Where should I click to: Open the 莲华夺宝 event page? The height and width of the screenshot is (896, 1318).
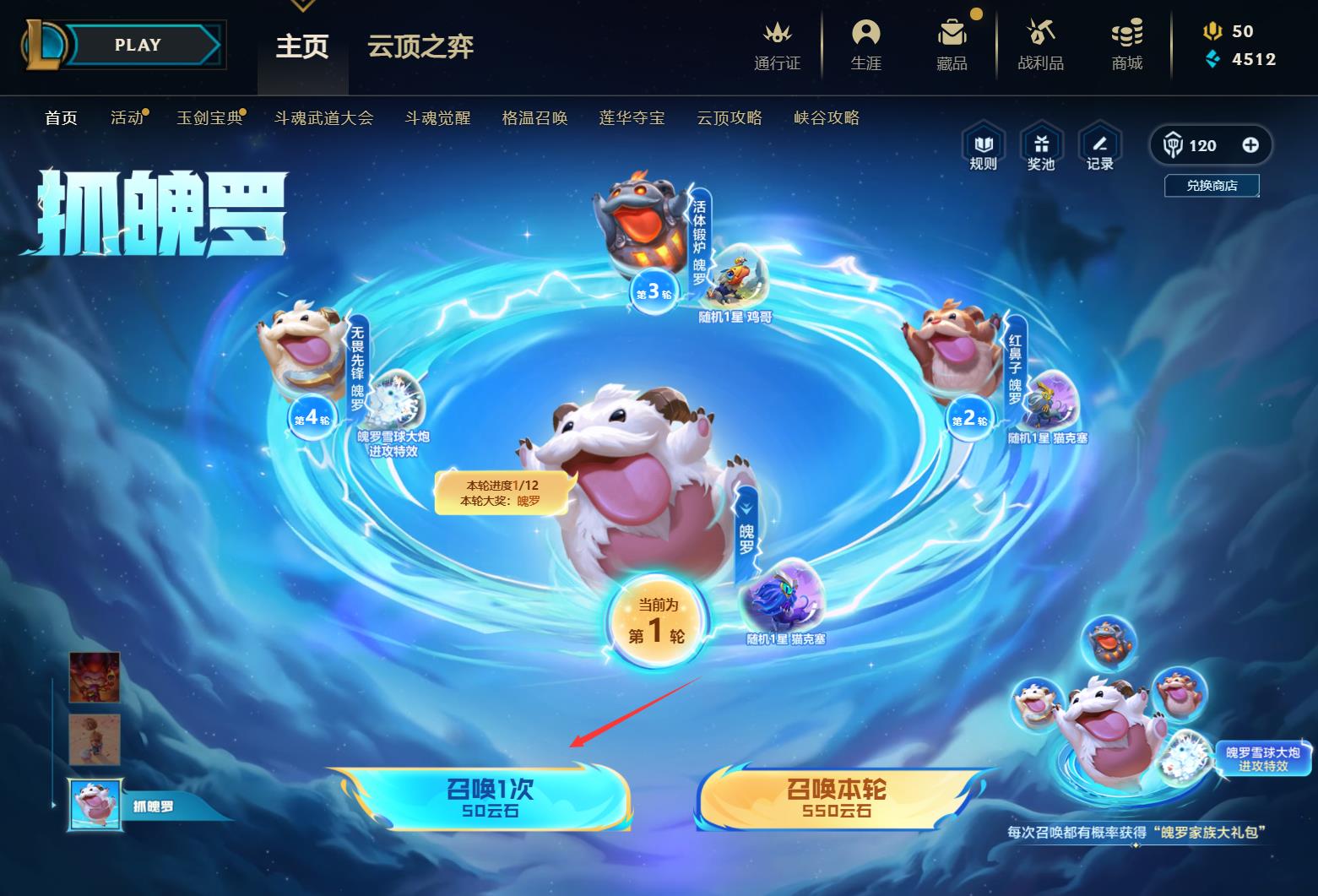[x=632, y=117]
